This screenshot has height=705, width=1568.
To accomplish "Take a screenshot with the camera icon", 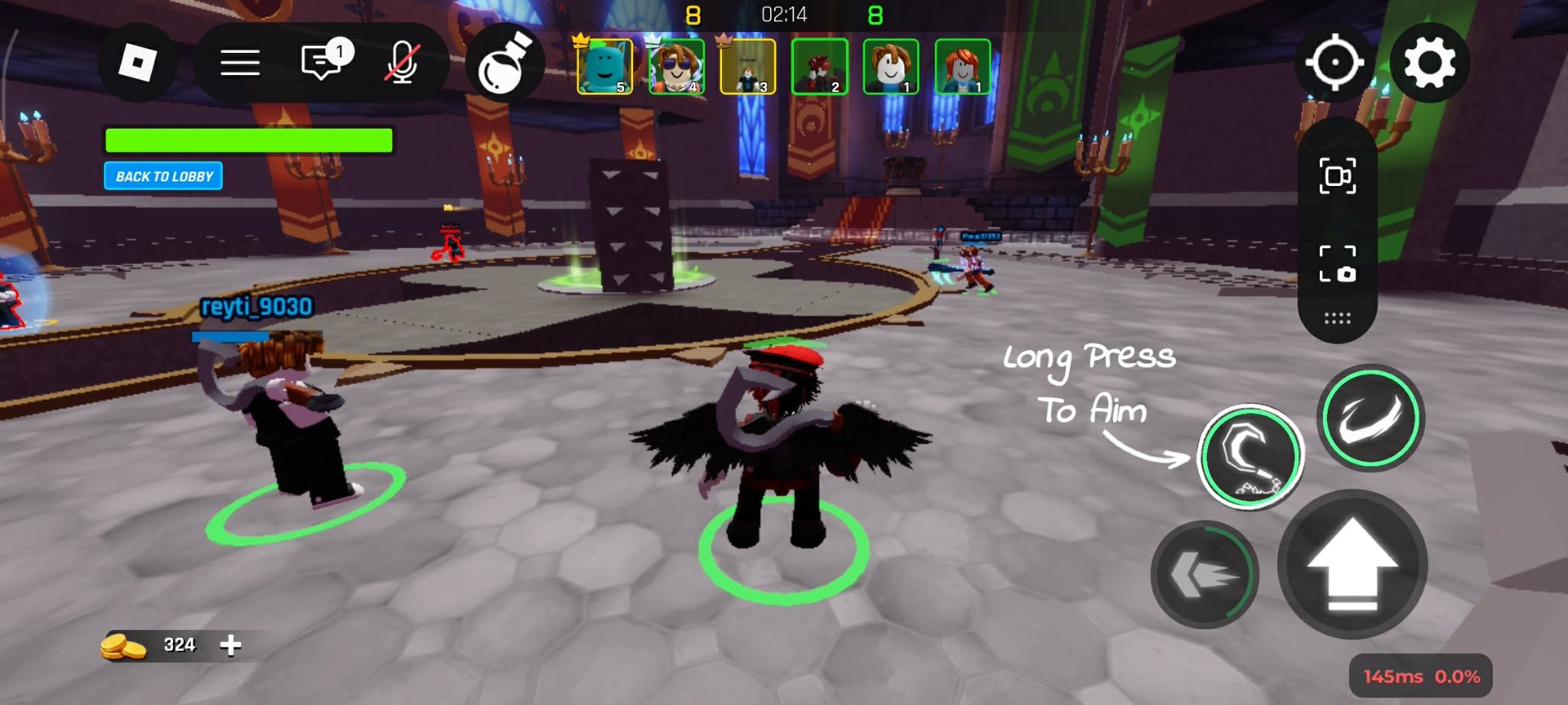I will [1338, 264].
